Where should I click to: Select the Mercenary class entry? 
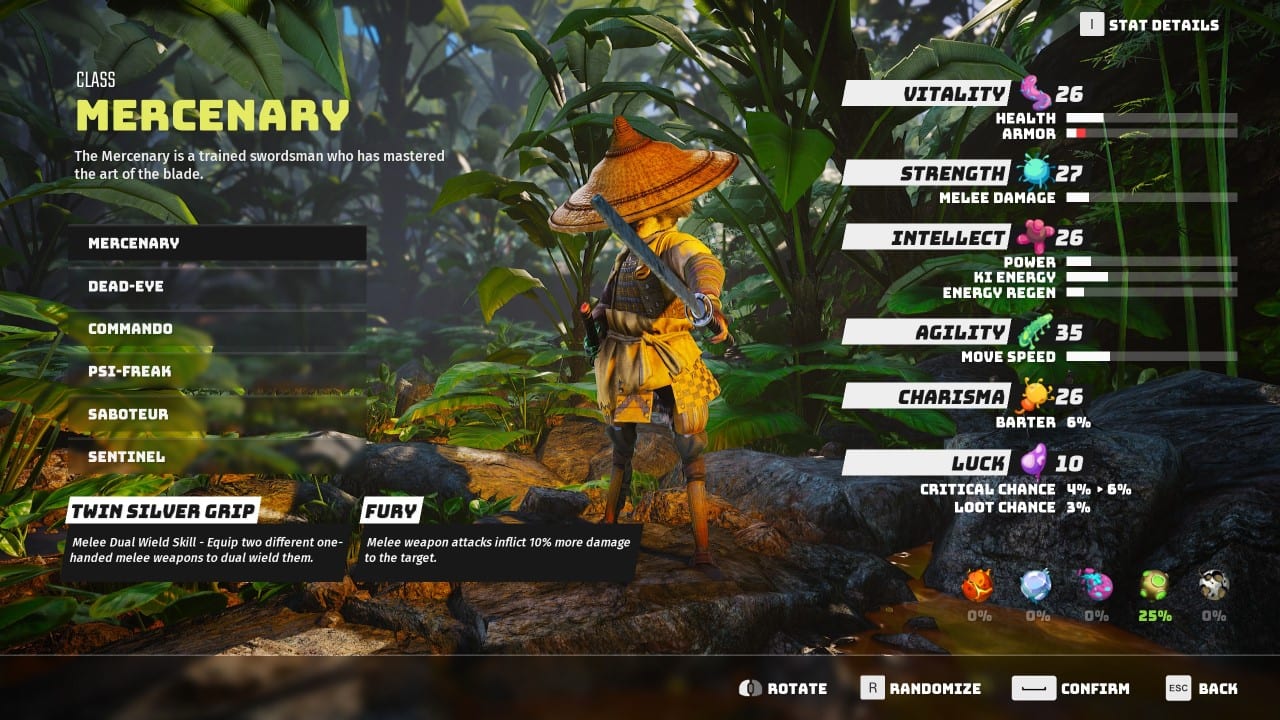tap(216, 243)
